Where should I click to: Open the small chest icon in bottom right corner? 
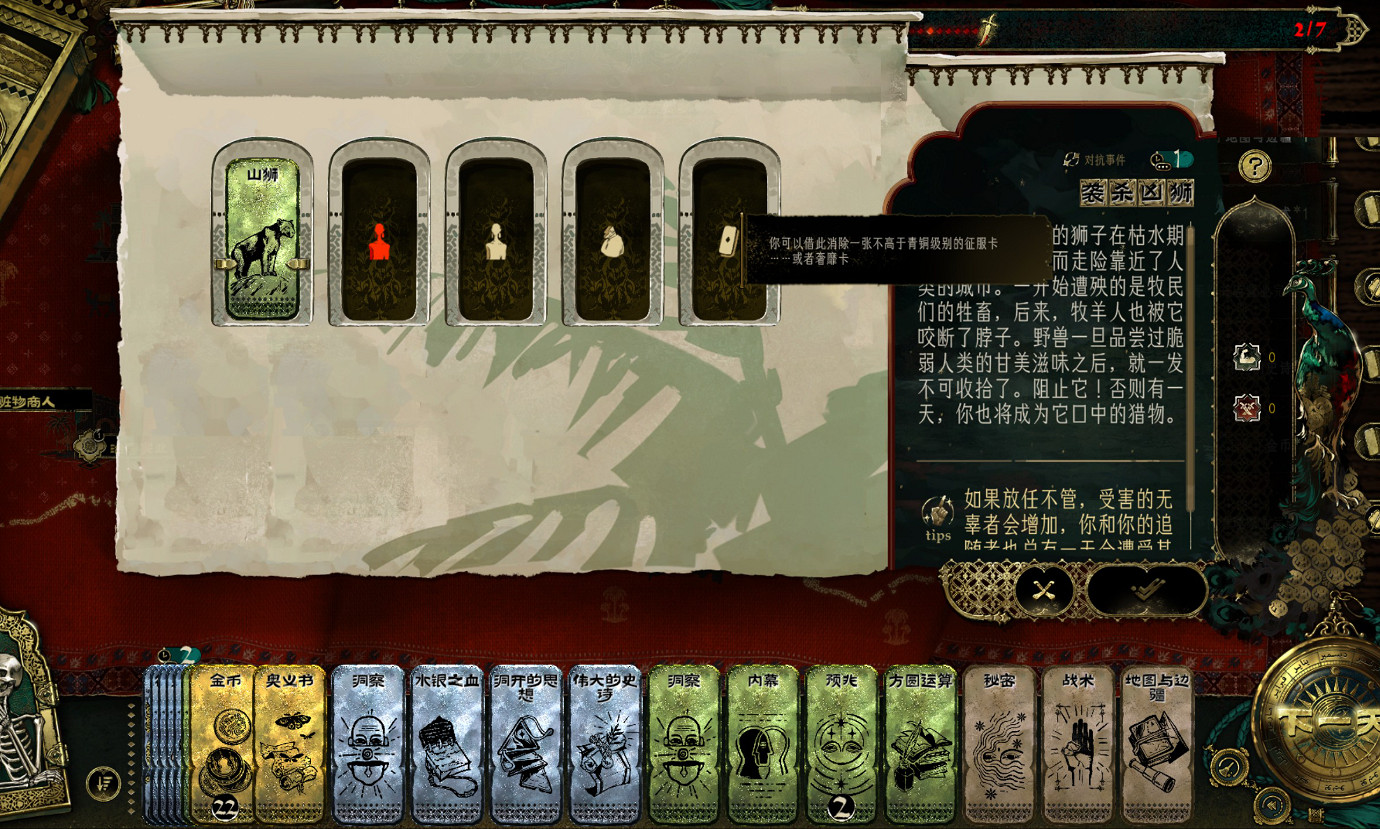click(1314, 814)
